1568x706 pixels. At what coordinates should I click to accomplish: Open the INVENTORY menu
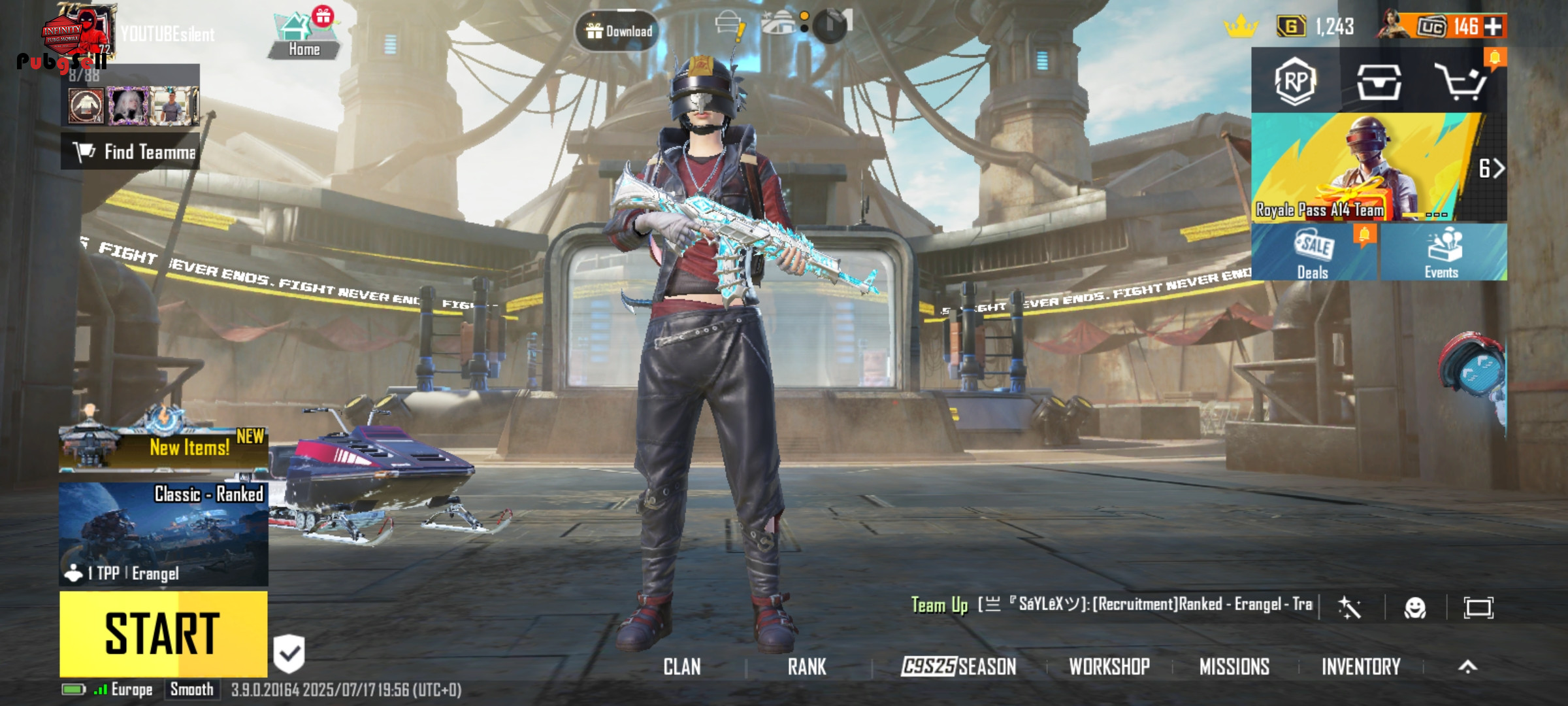point(1361,667)
